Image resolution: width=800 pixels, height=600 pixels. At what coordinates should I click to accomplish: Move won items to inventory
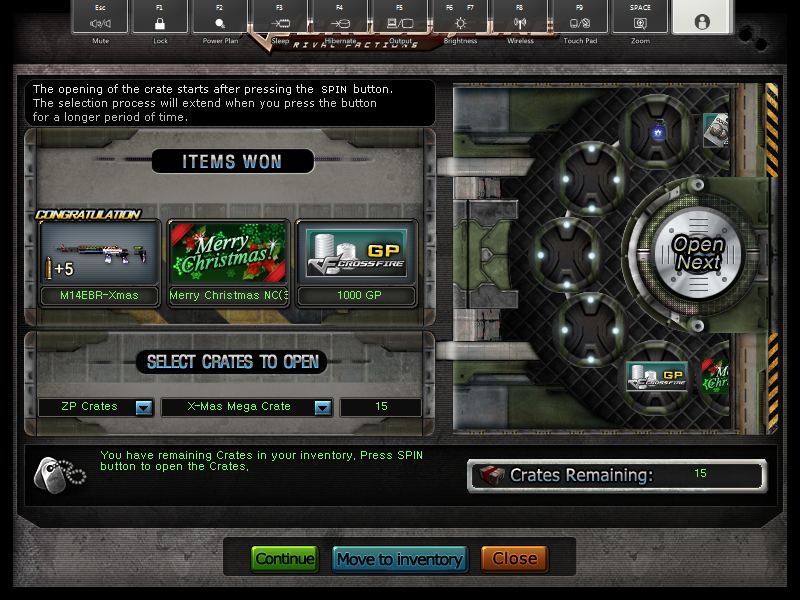[399, 559]
